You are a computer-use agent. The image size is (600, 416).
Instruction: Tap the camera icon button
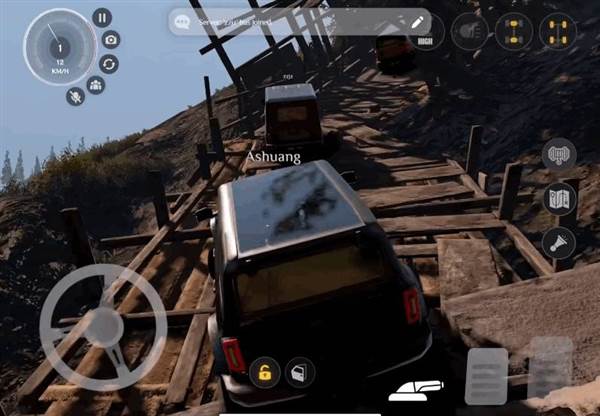[111, 40]
